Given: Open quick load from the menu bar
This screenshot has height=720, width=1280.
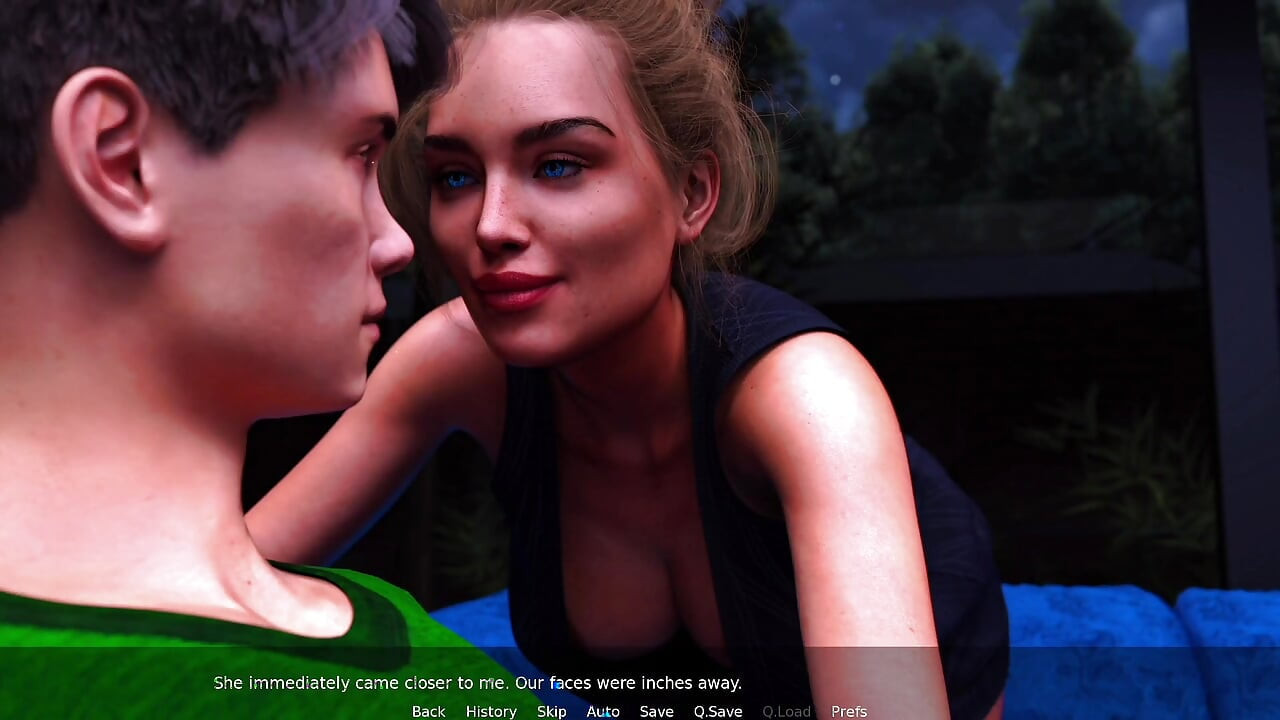Looking at the screenshot, I should [x=786, y=711].
